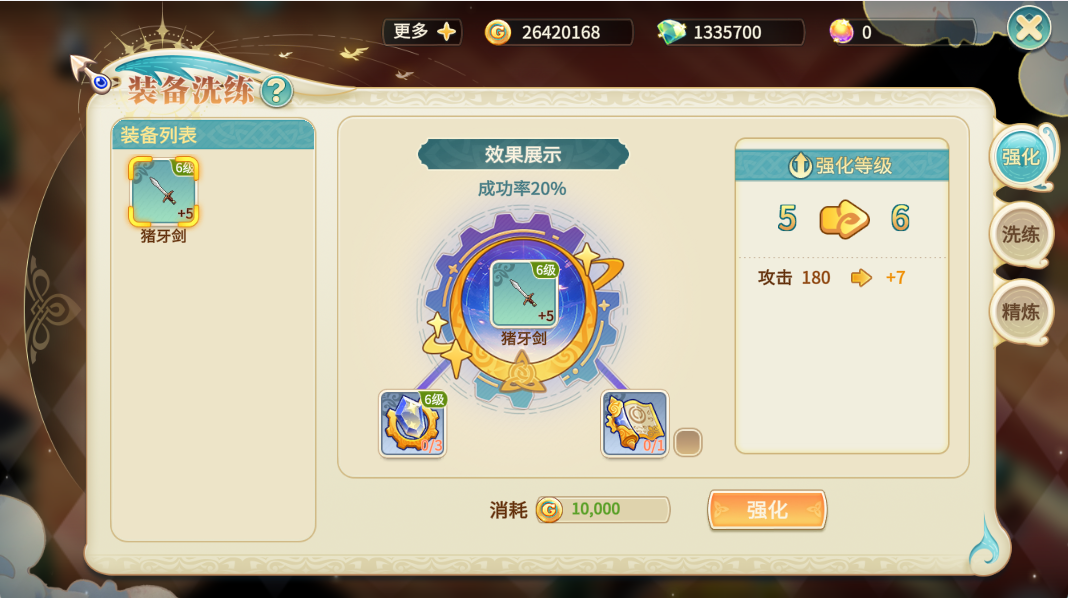Click the pink orb currency counter

click(x=900, y=32)
